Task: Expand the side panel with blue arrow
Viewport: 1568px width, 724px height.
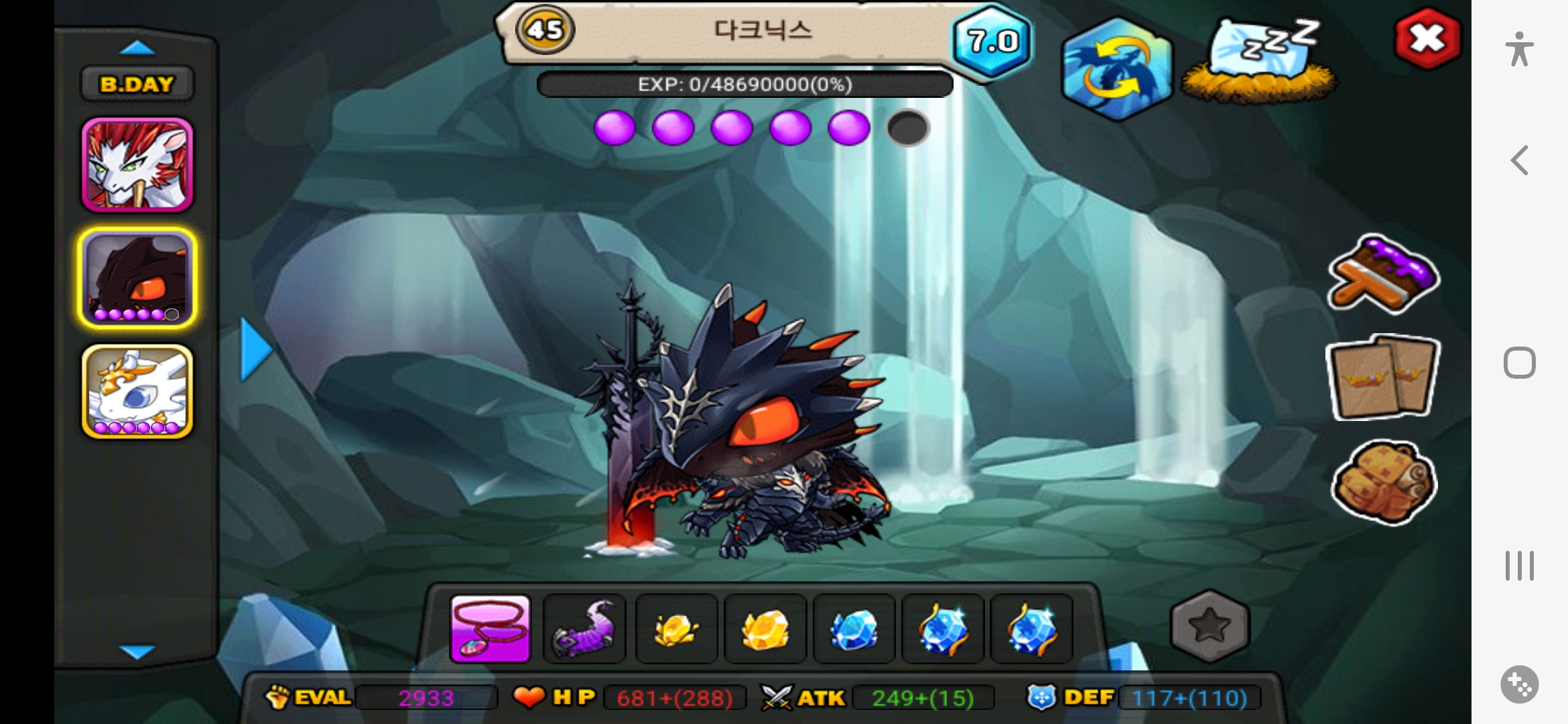Action: click(x=256, y=350)
